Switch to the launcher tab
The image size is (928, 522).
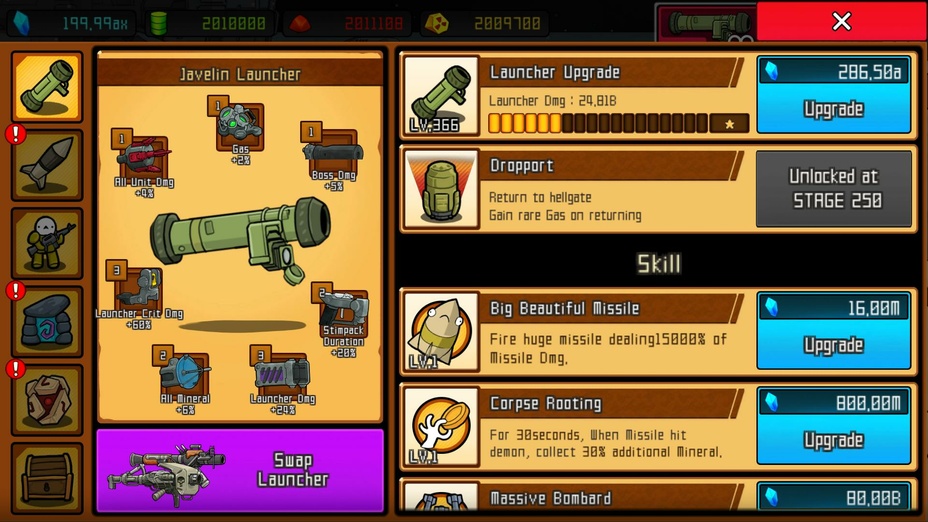click(x=47, y=87)
